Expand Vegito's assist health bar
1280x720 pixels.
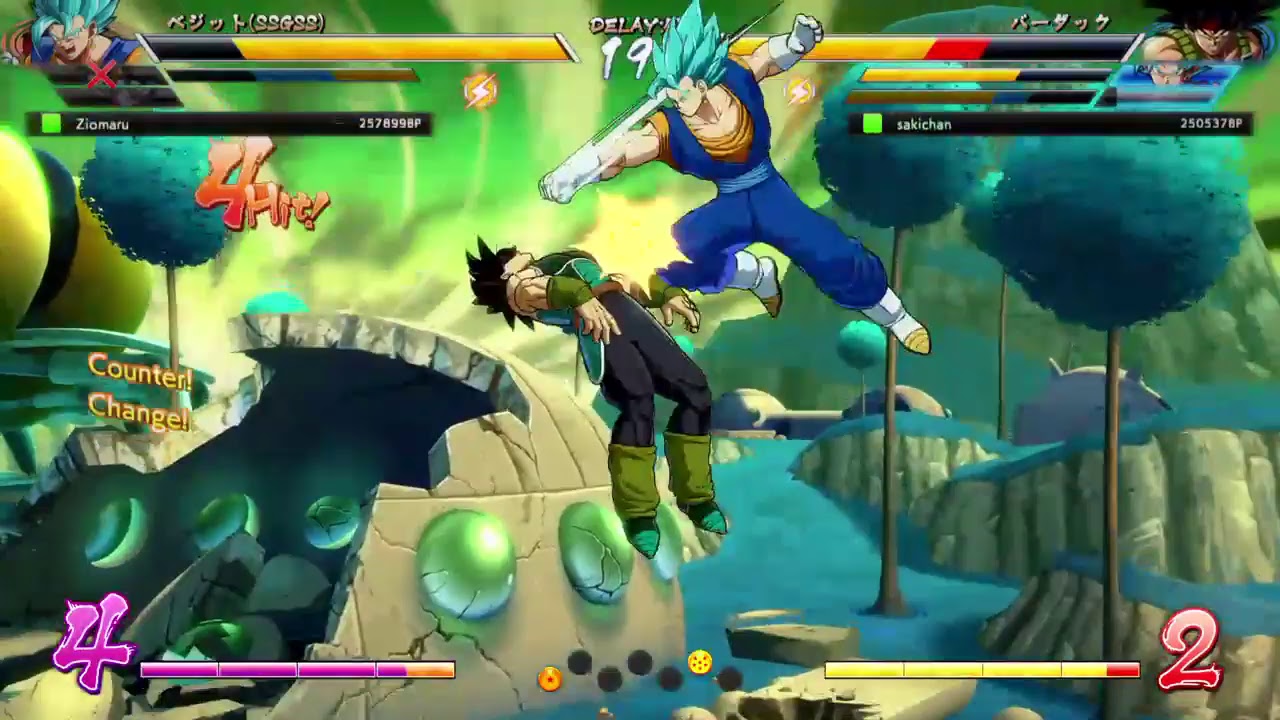click(x=290, y=73)
